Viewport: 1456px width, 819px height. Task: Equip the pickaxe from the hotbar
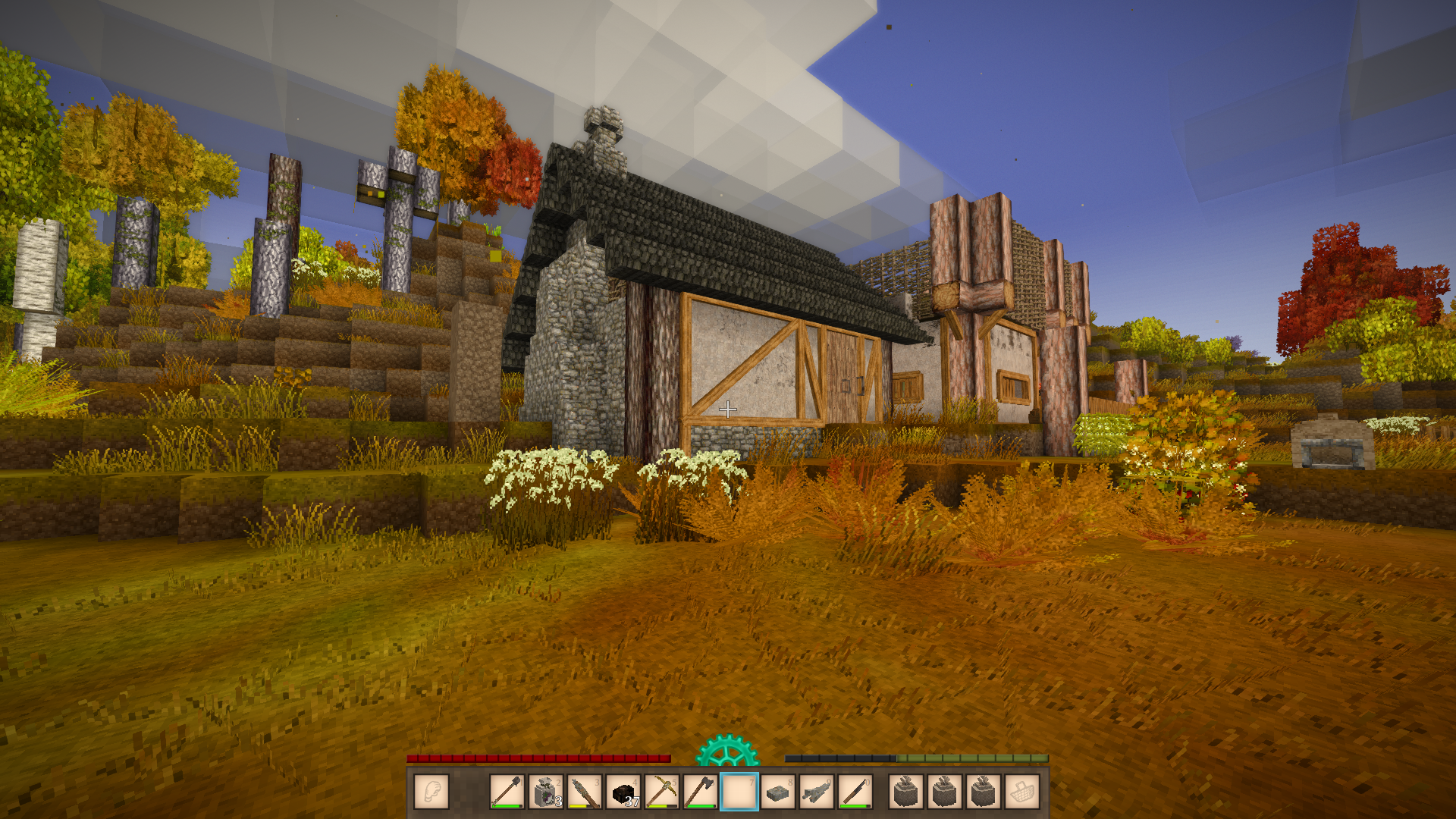tap(662, 792)
